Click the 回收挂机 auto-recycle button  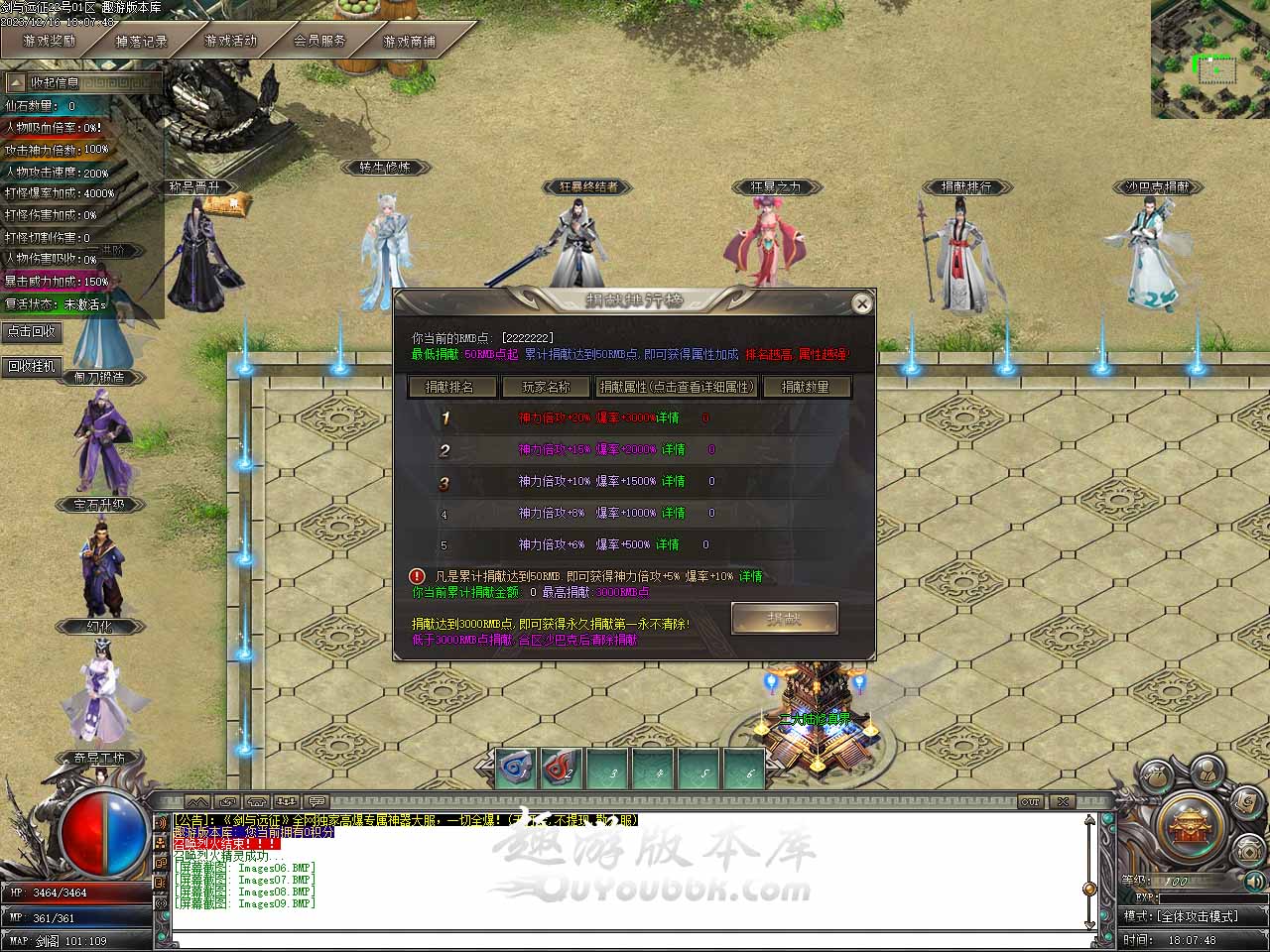[x=32, y=366]
